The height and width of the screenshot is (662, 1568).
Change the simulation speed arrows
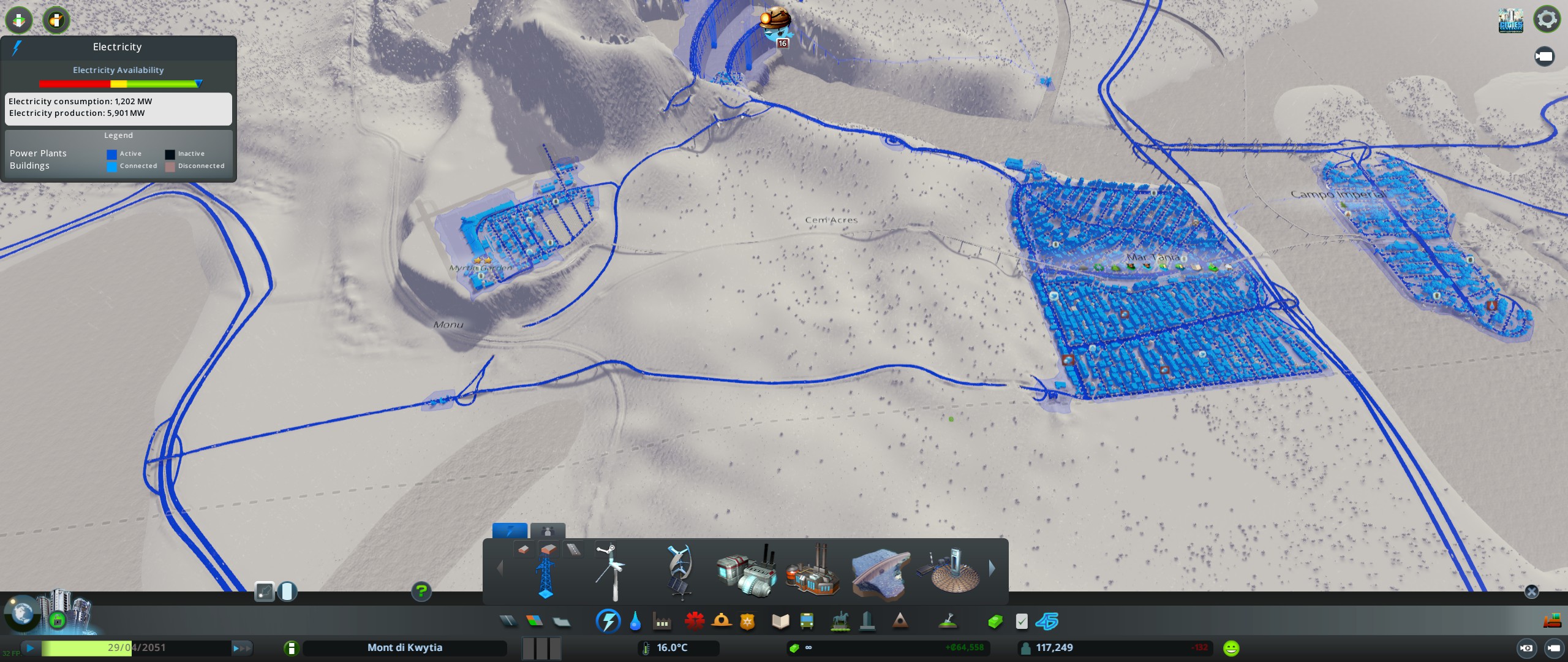pos(241,648)
